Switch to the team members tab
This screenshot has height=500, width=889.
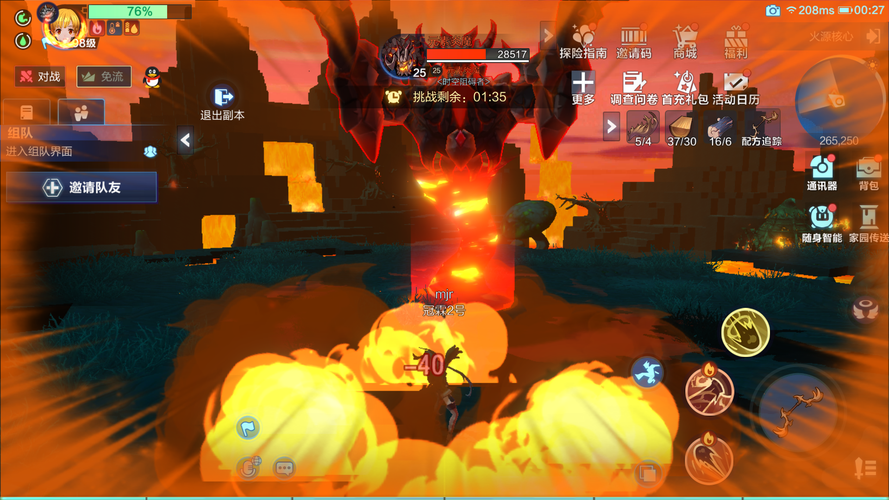pos(80,112)
